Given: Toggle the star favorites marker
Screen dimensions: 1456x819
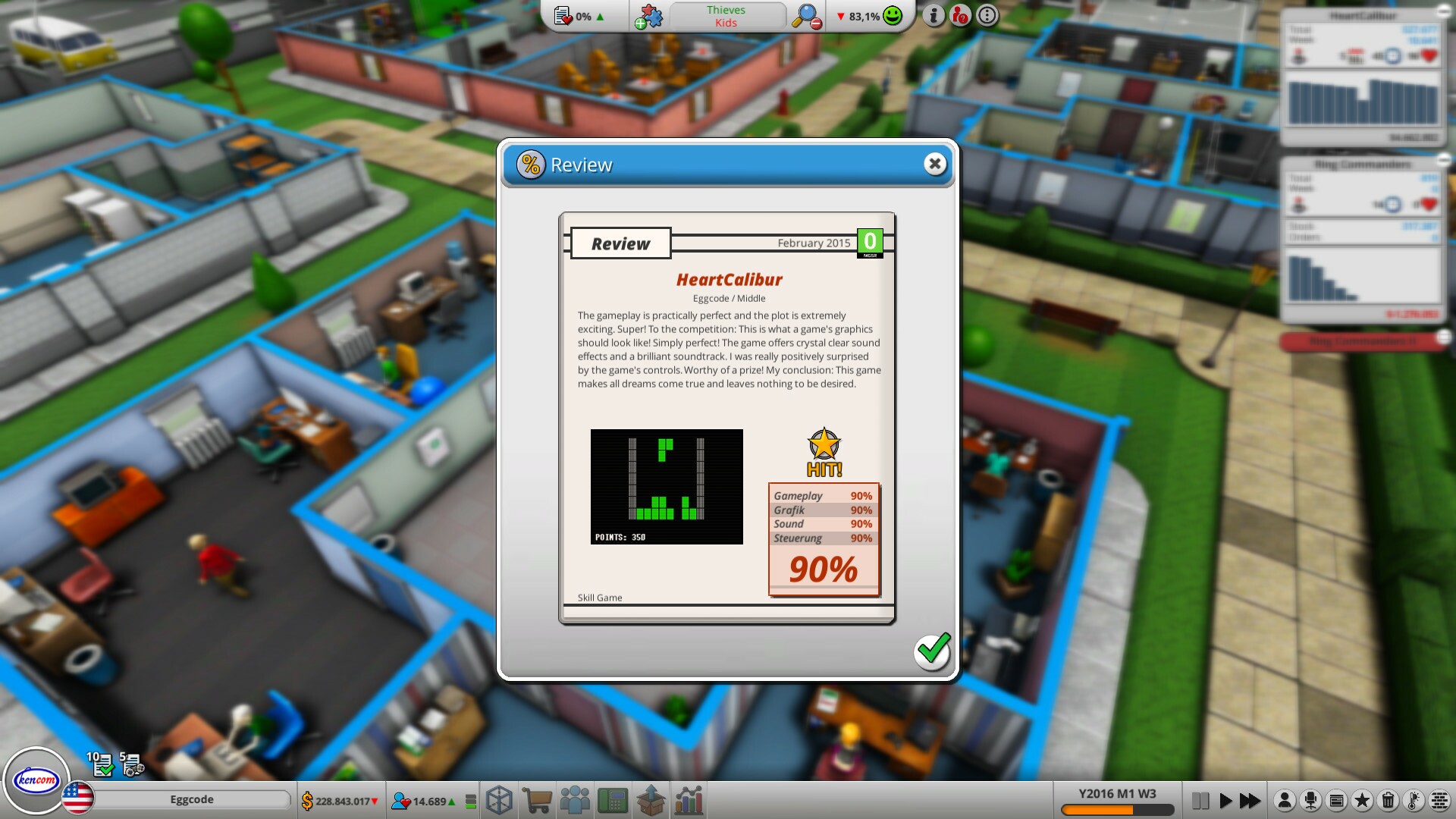Looking at the screenshot, I should tap(1362, 800).
